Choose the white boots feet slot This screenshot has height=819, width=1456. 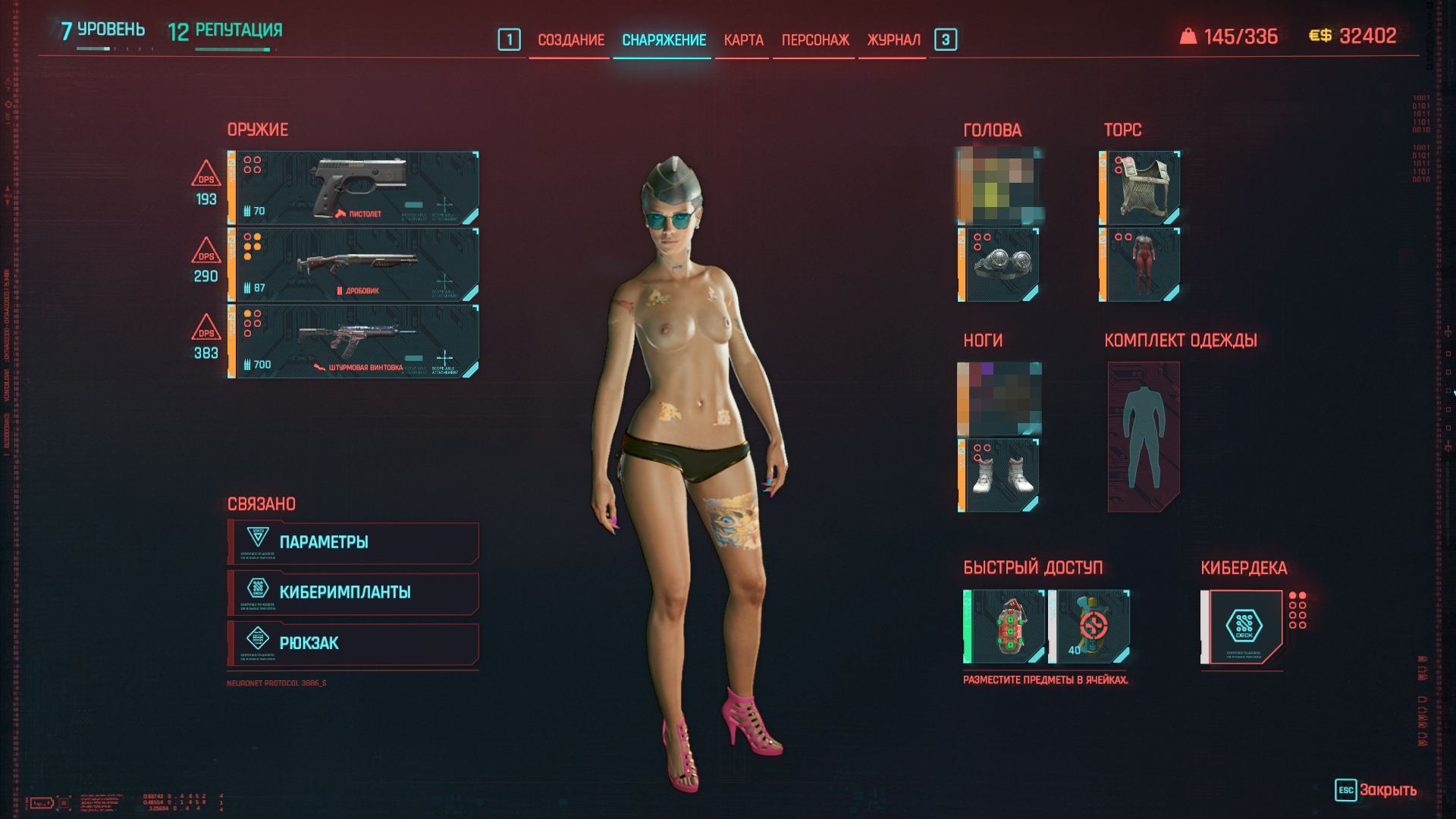coord(1001,475)
